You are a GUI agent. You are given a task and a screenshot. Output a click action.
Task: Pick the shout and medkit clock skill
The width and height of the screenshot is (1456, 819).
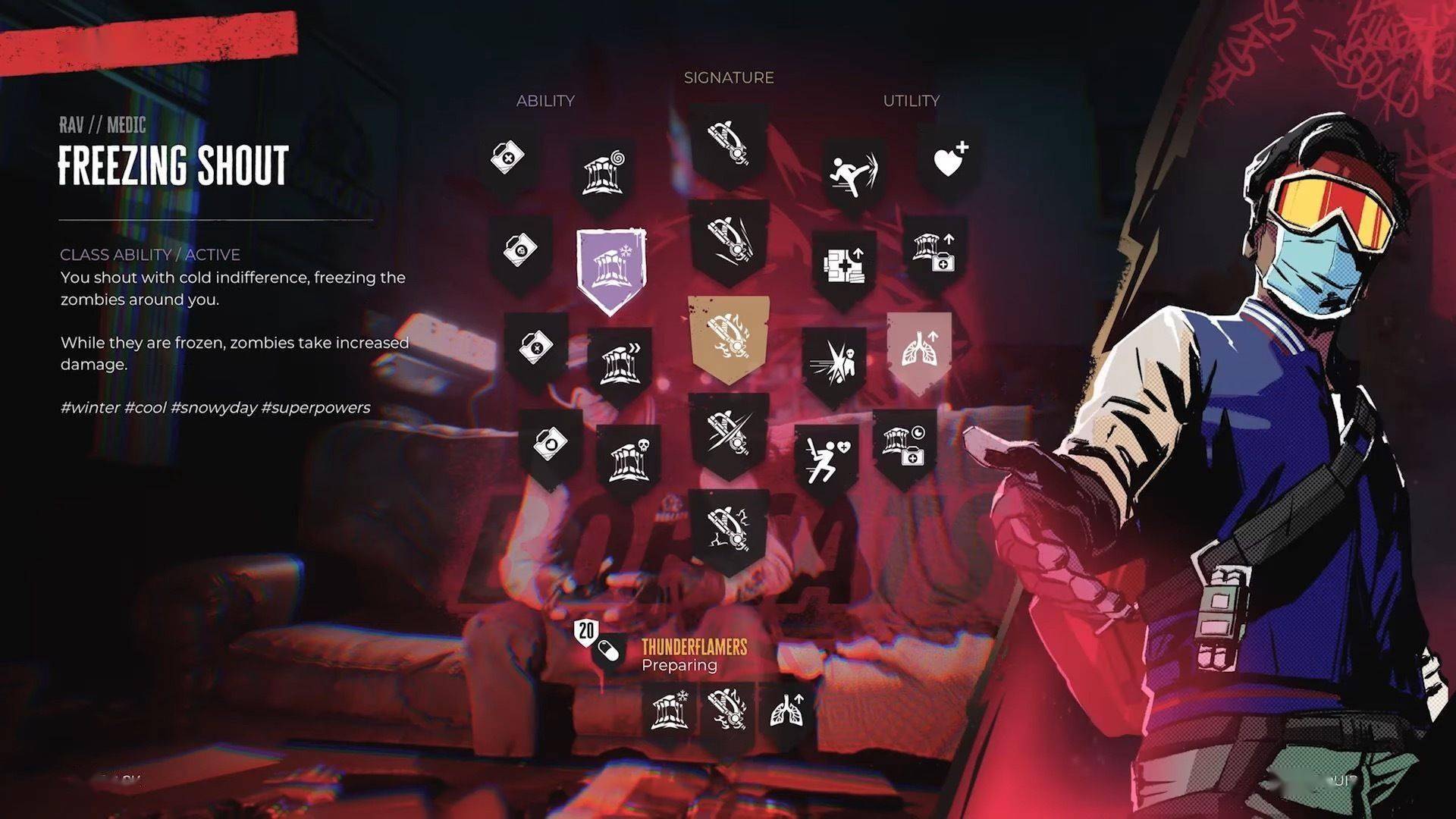[x=904, y=445]
